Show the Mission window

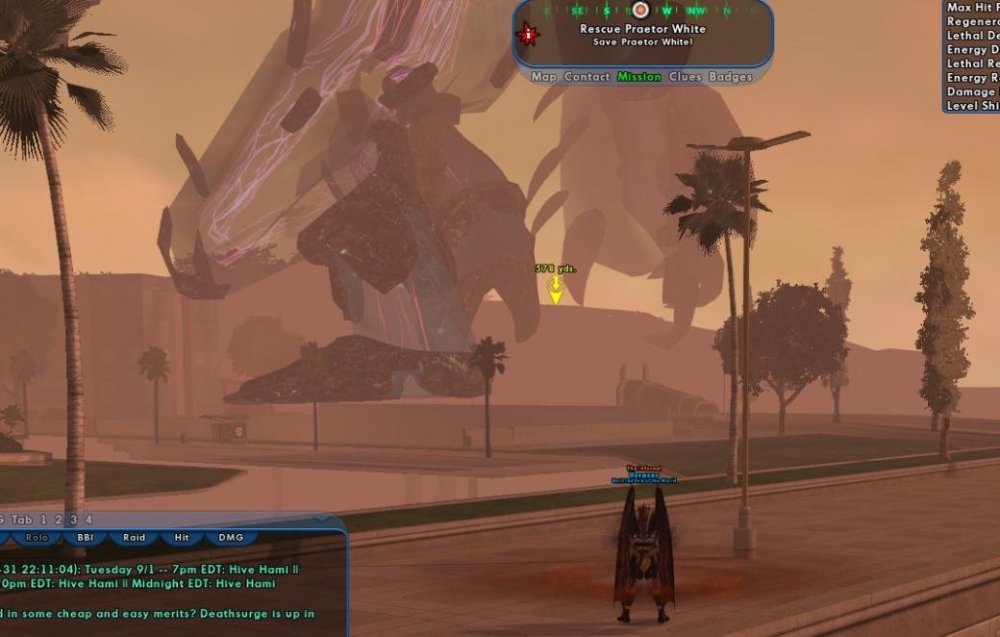639,77
